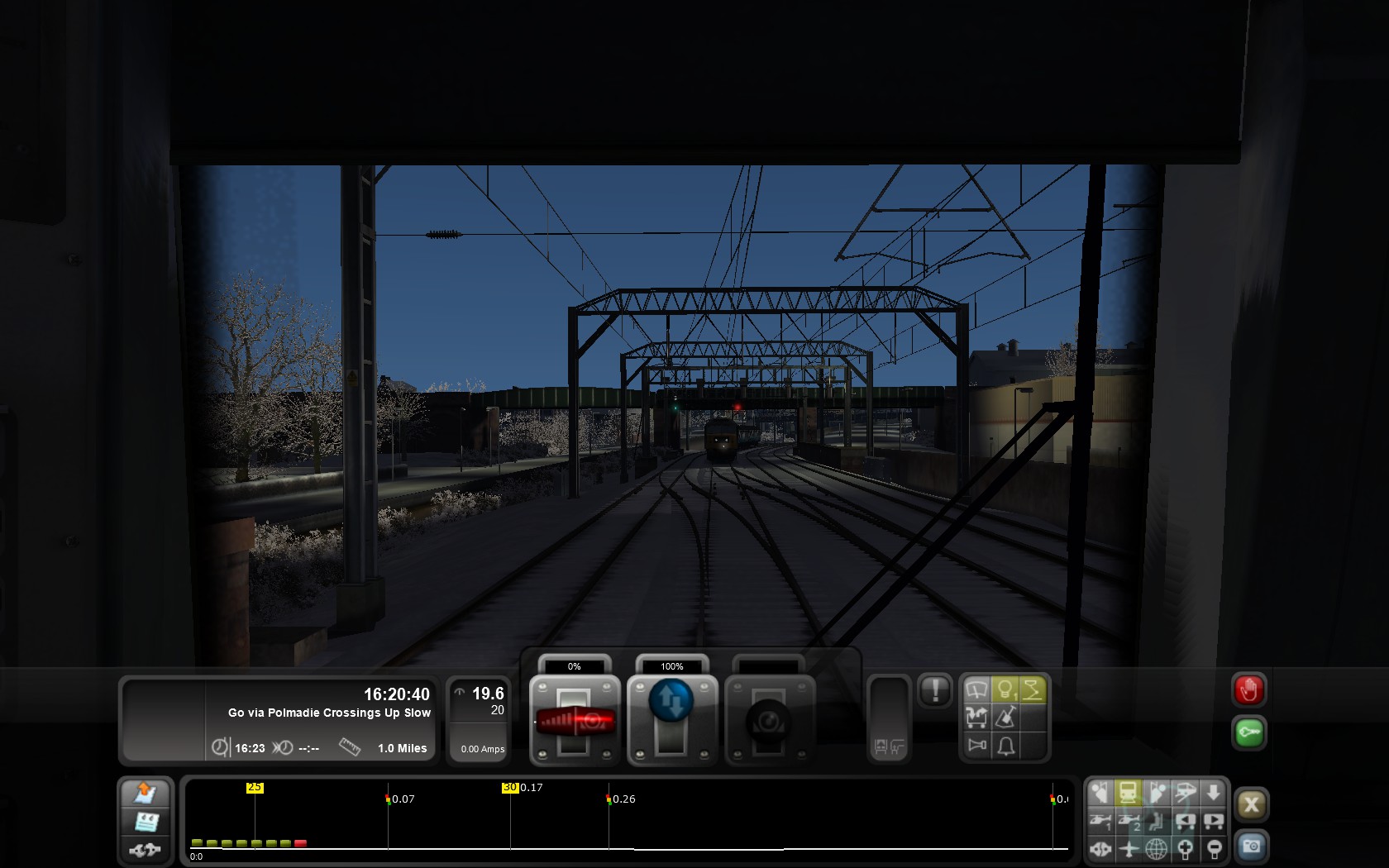Viewport: 1389px width, 868px height.
Task: Sound the train horn icon
Action: click(977, 746)
